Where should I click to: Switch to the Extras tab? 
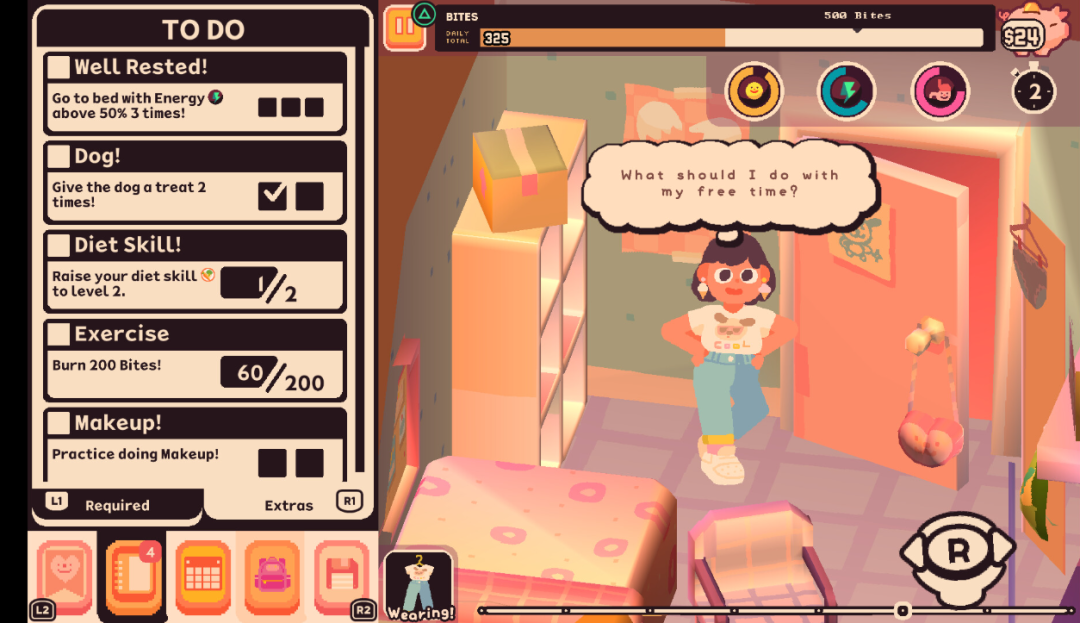(x=289, y=505)
